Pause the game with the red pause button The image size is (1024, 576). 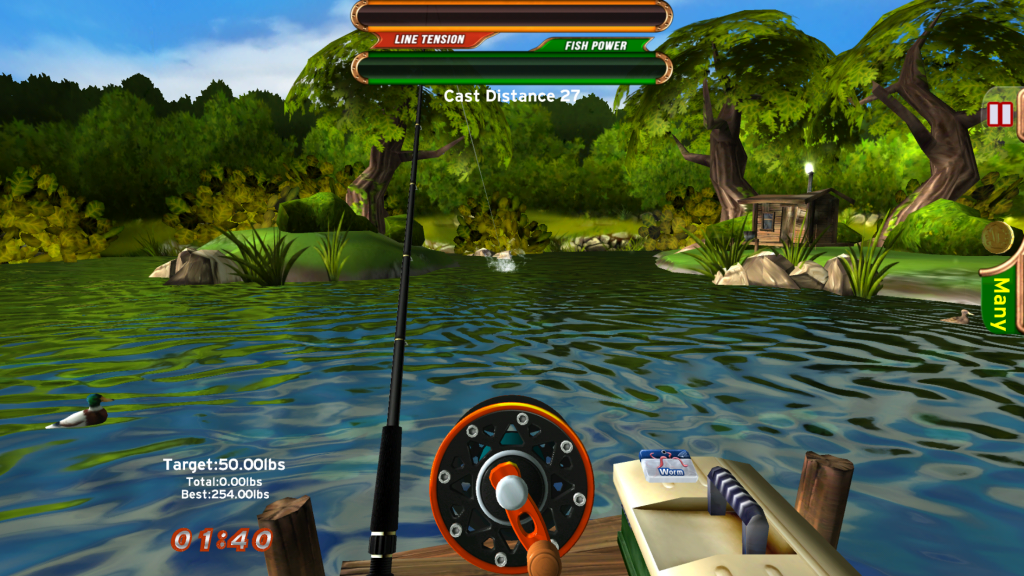click(1000, 114)
